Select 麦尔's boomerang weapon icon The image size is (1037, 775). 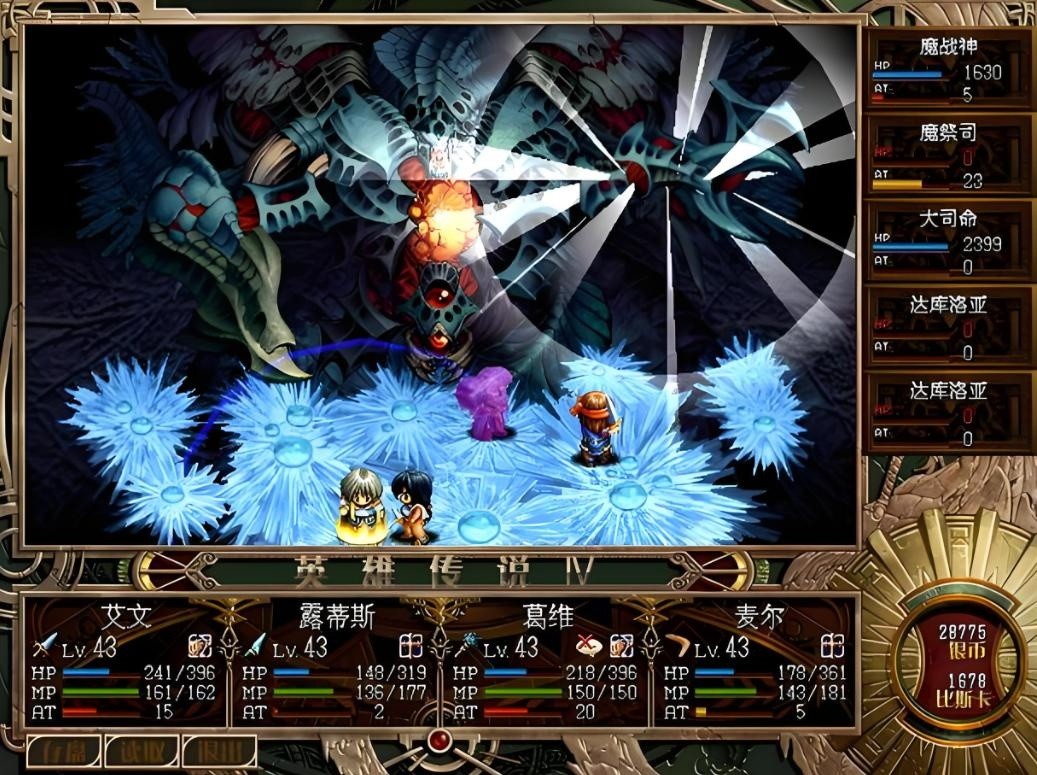tap(677, 648)
